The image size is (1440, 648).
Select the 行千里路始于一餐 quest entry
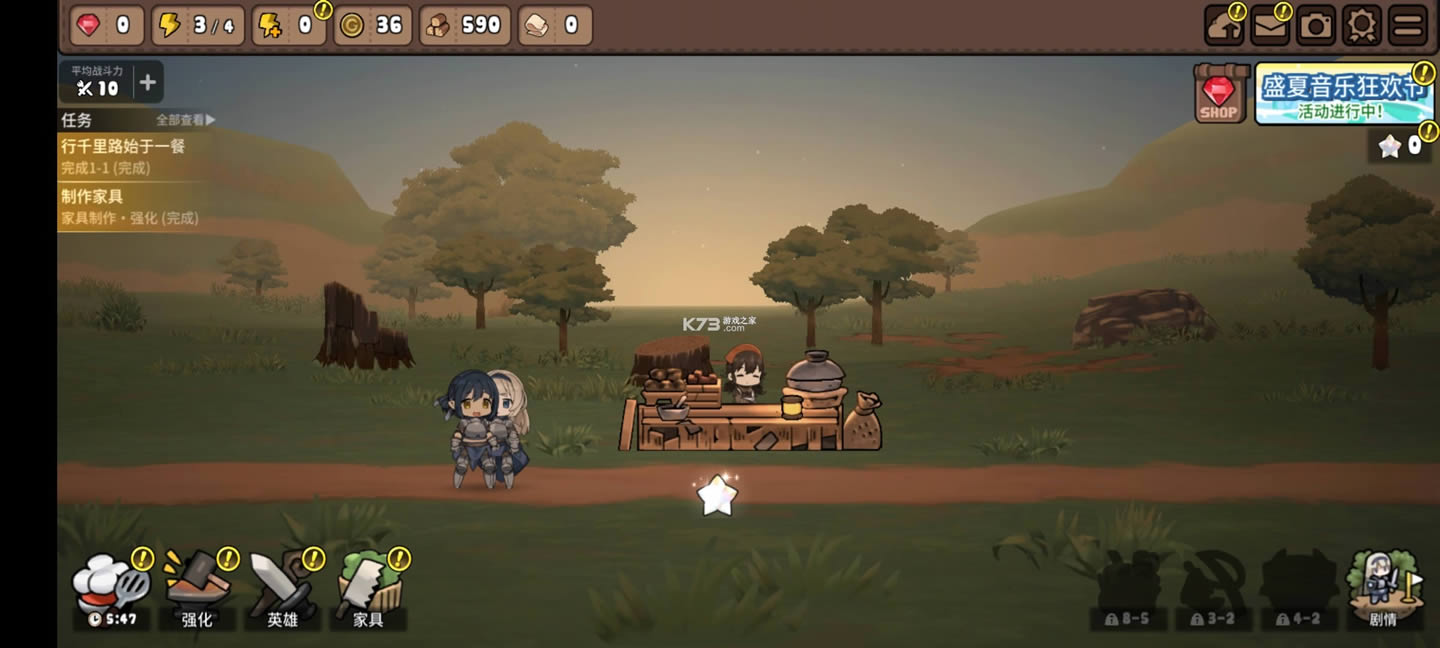[125, 156]
